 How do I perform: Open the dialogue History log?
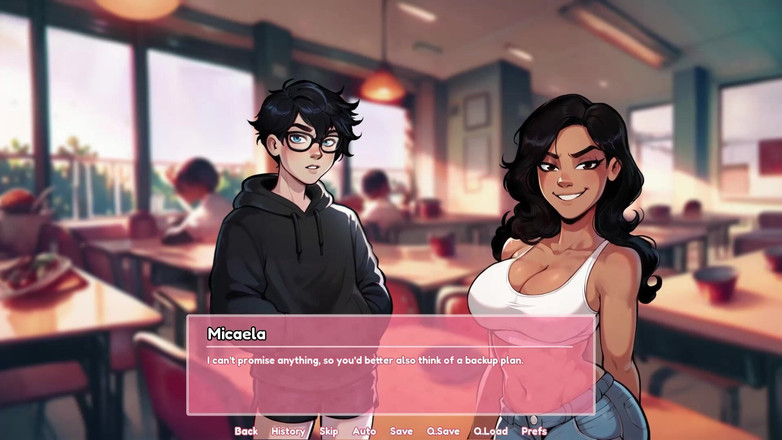288,431
